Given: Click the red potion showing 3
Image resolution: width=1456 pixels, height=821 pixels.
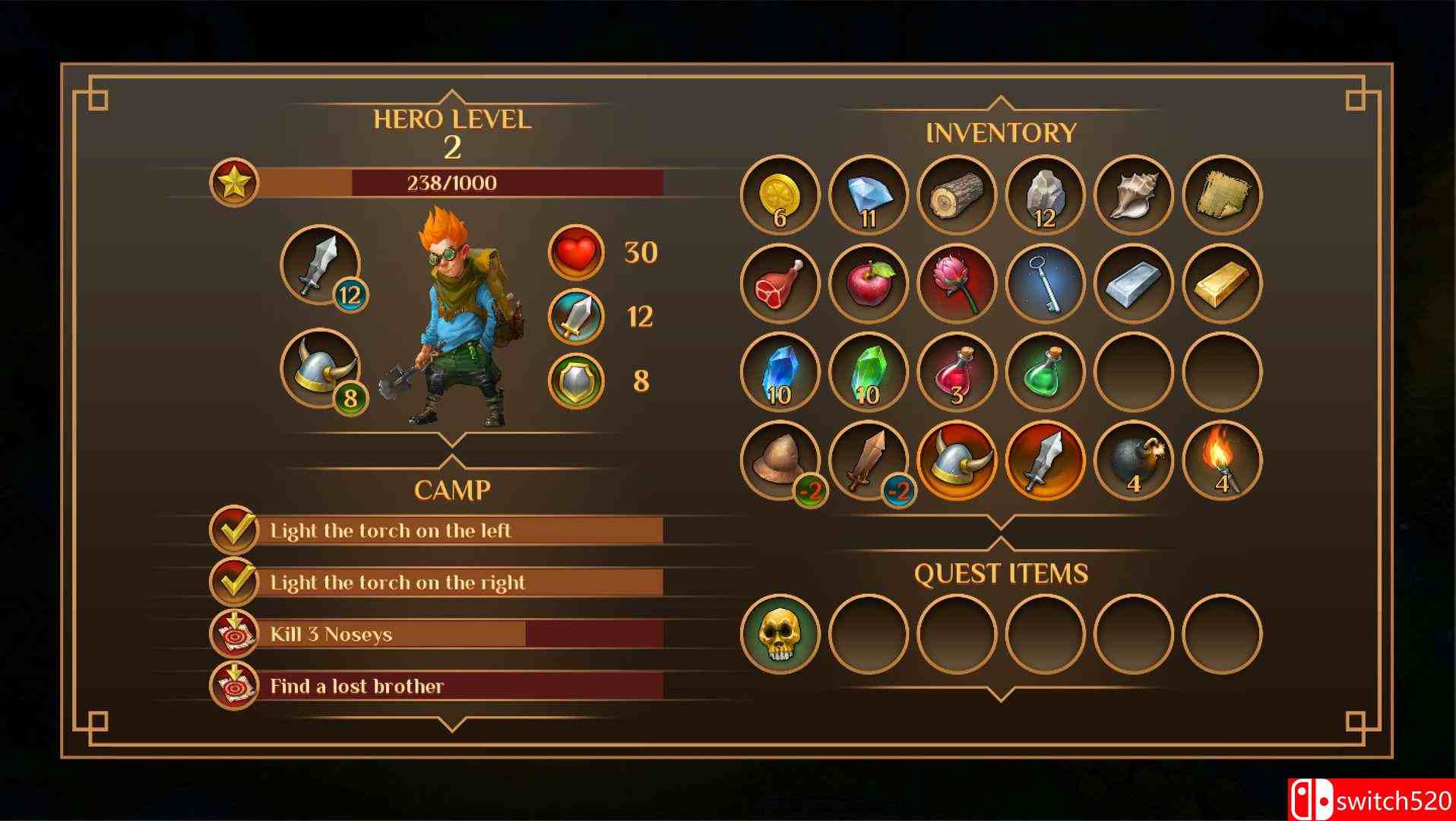Looking at the screenshot, I should [x=956, y=372].
